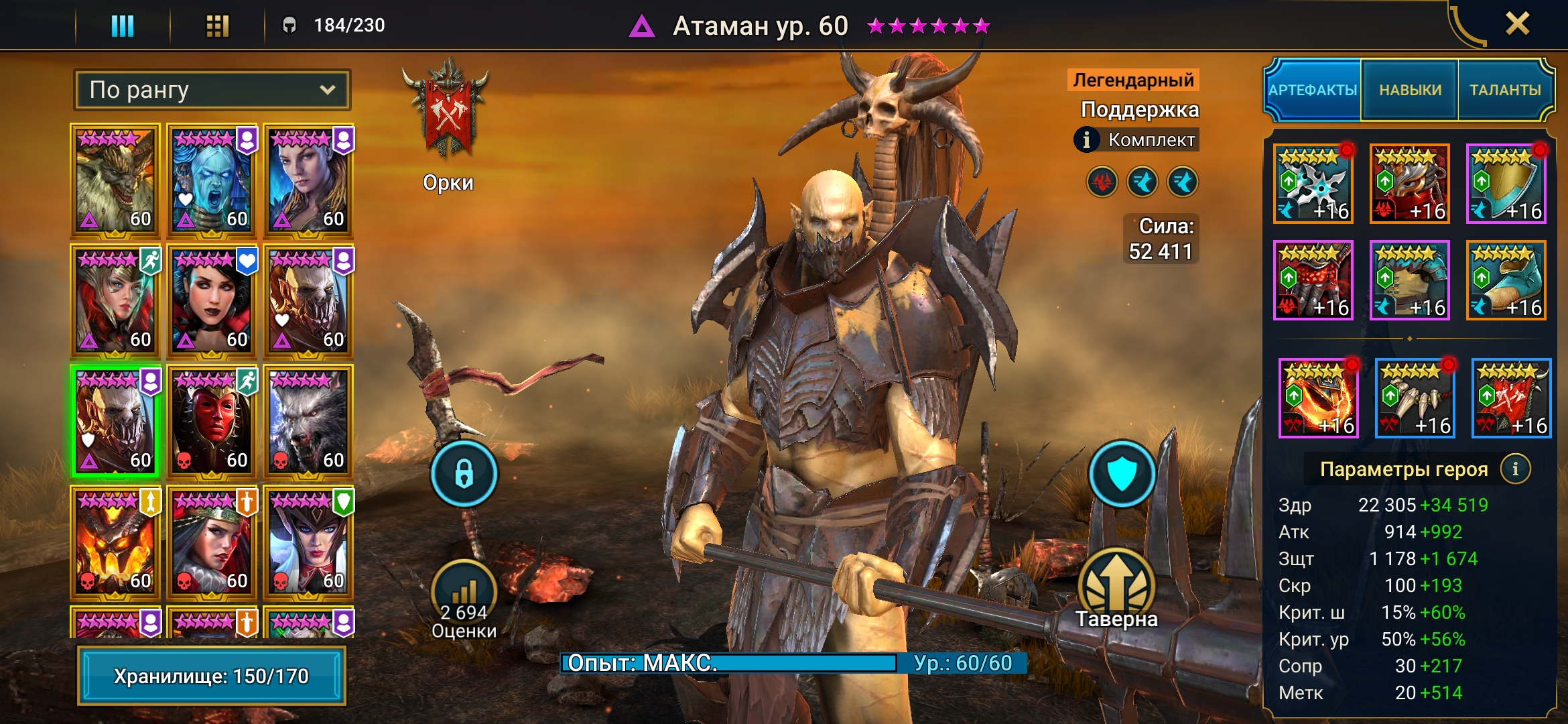The width and height of the screenshot is (1568, 724).
Task: Choose the grey werewolf champion portrait
Action: click(x=308, y=421)
